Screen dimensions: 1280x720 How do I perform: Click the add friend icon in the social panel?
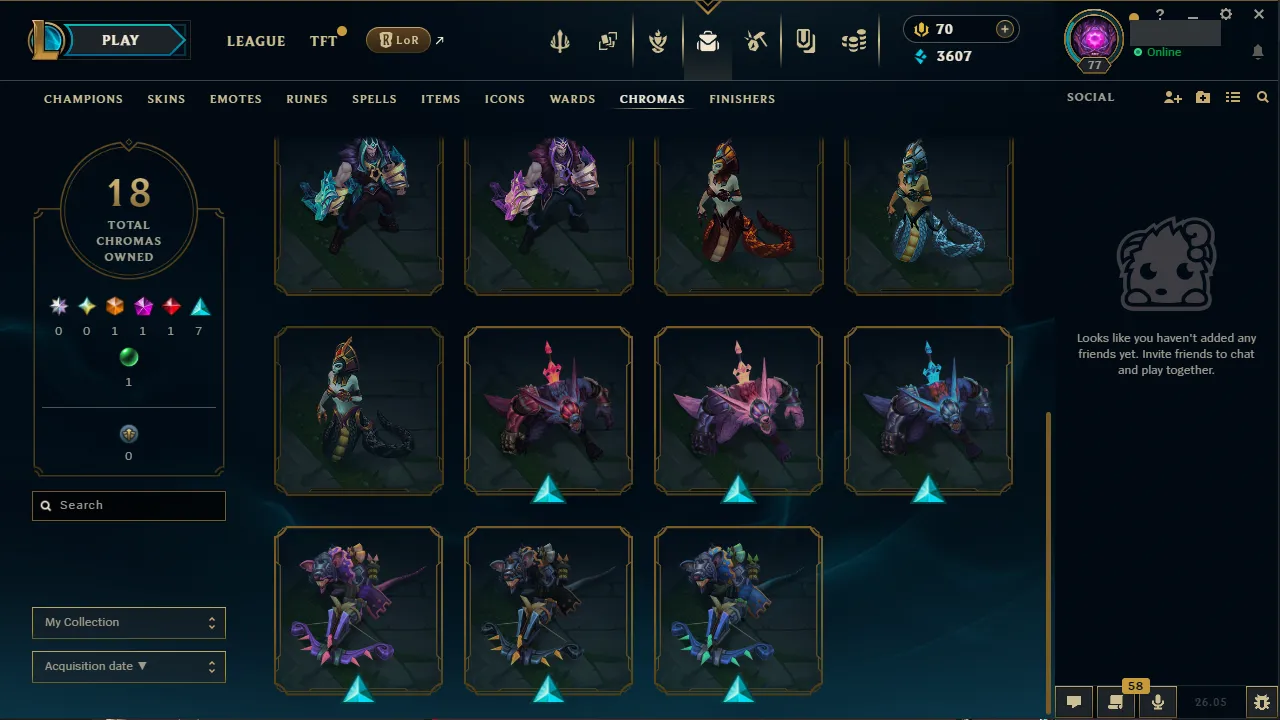(1172, 97)
